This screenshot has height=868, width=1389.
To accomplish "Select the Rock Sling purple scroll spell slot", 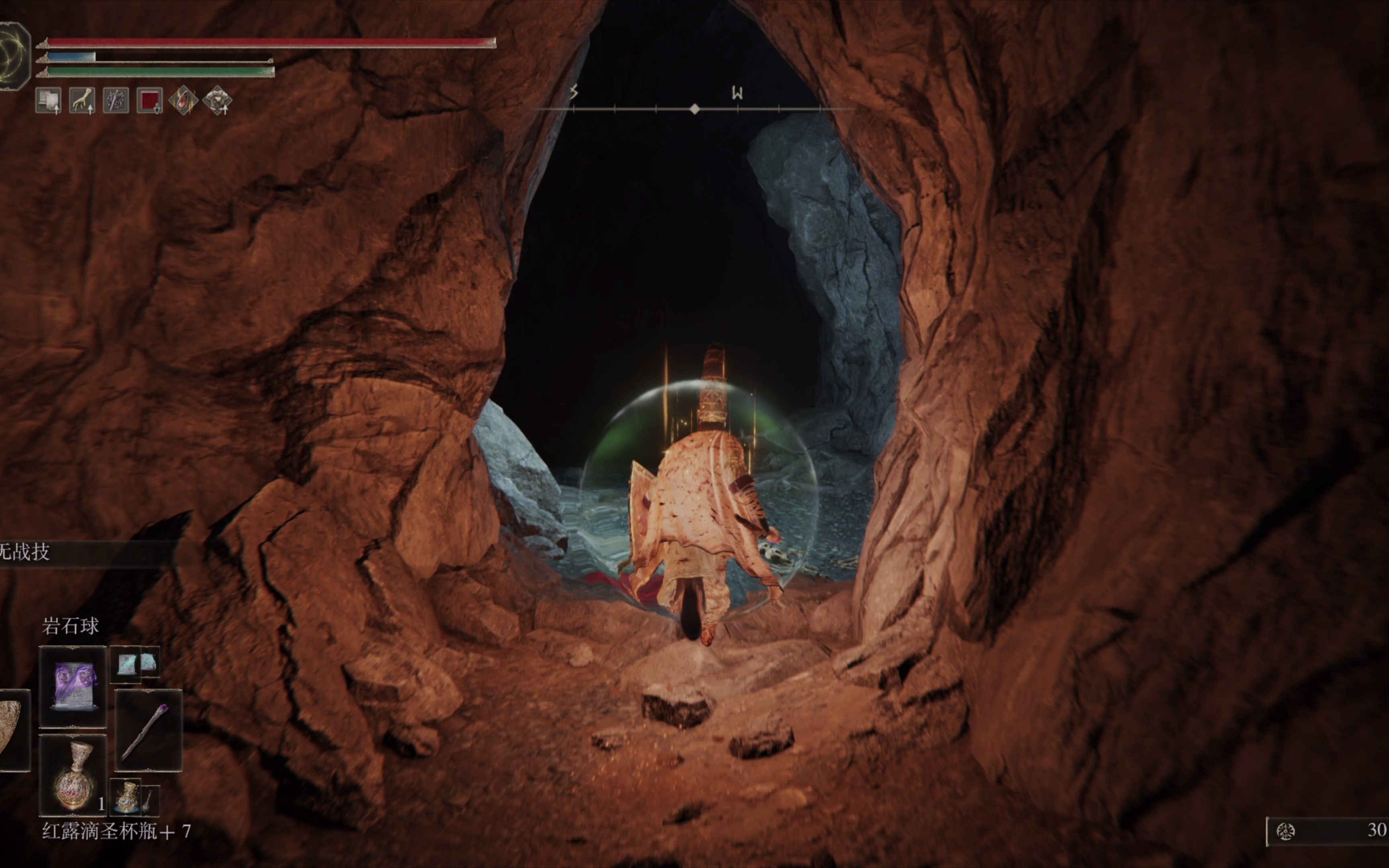I will tap(74, 686).
